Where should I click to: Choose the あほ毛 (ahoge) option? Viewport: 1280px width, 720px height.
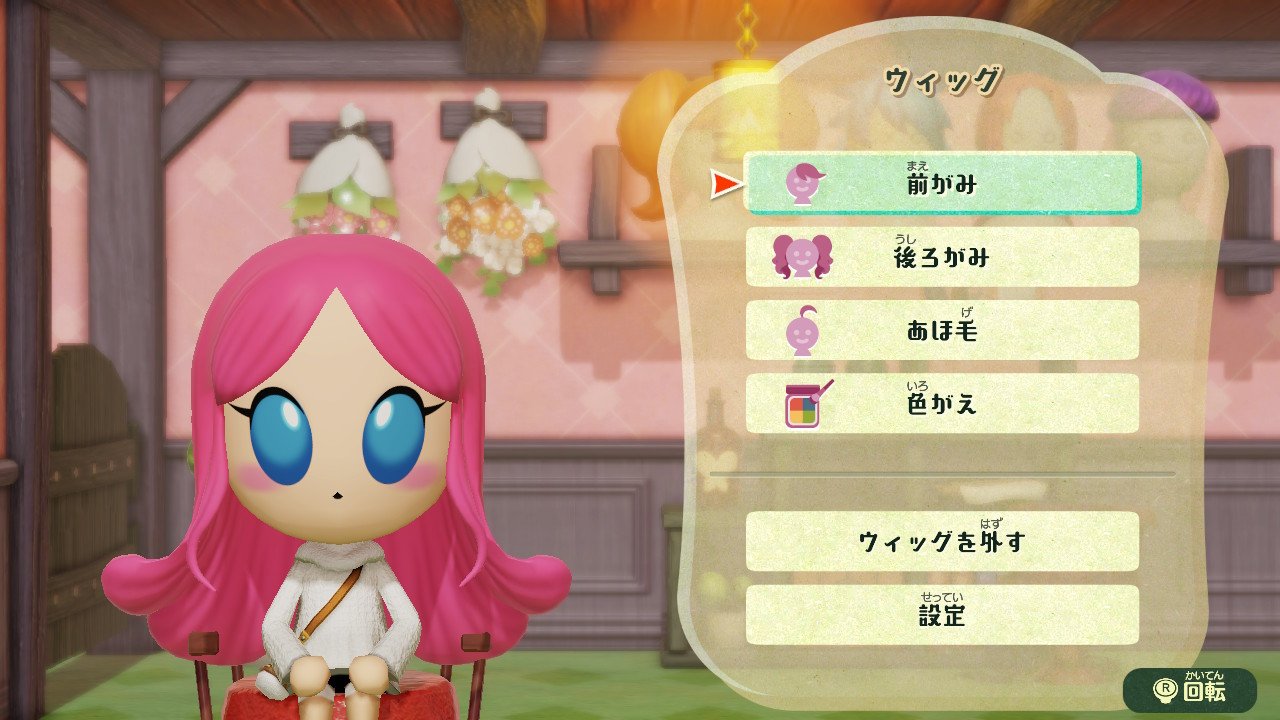[x=941, y=330]
